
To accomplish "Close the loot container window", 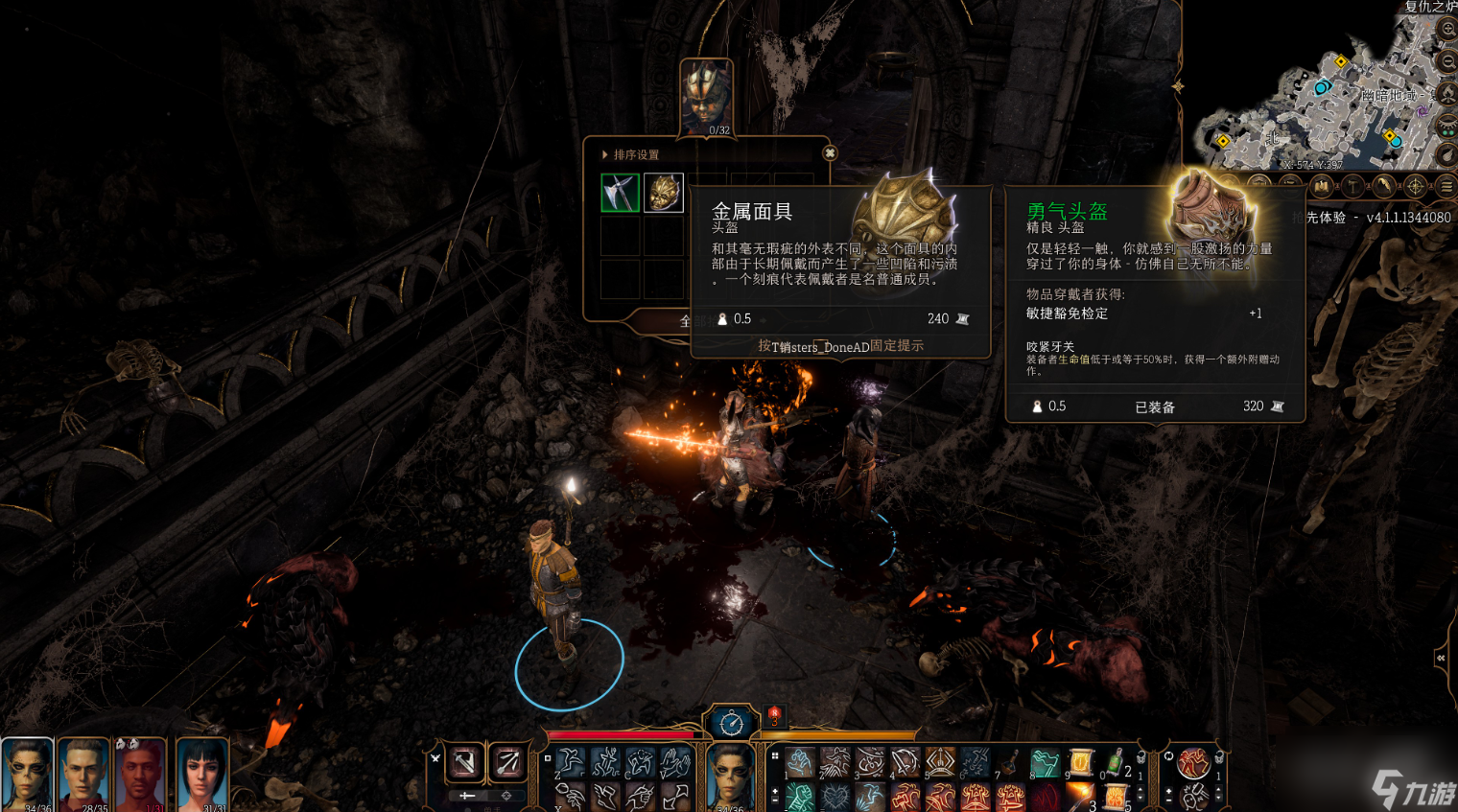I will tap(830, 153).
